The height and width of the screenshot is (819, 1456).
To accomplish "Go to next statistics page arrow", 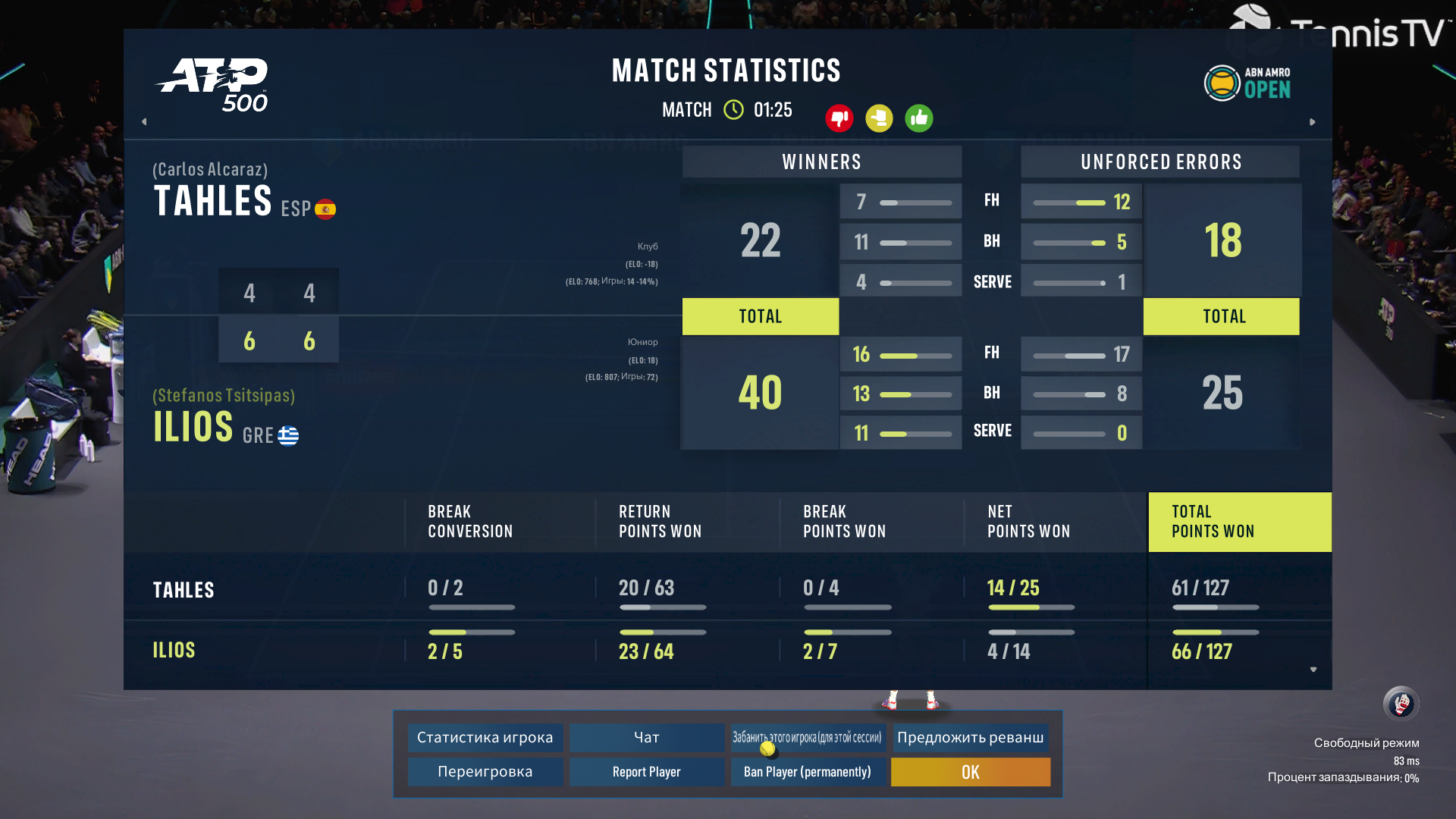I will (x=1313, y=121).
